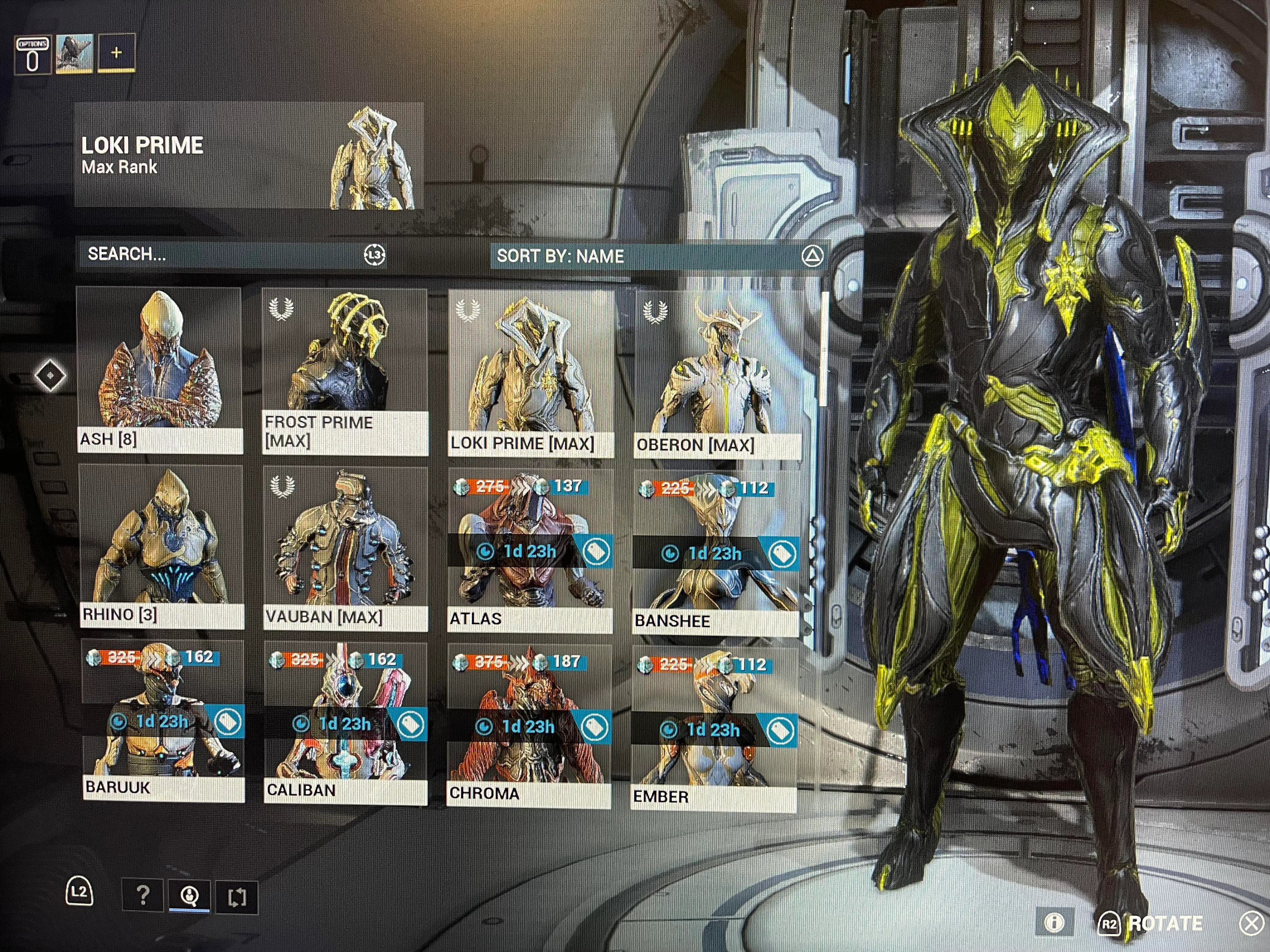Choose the Chroma discounted tile

(528, 727)
